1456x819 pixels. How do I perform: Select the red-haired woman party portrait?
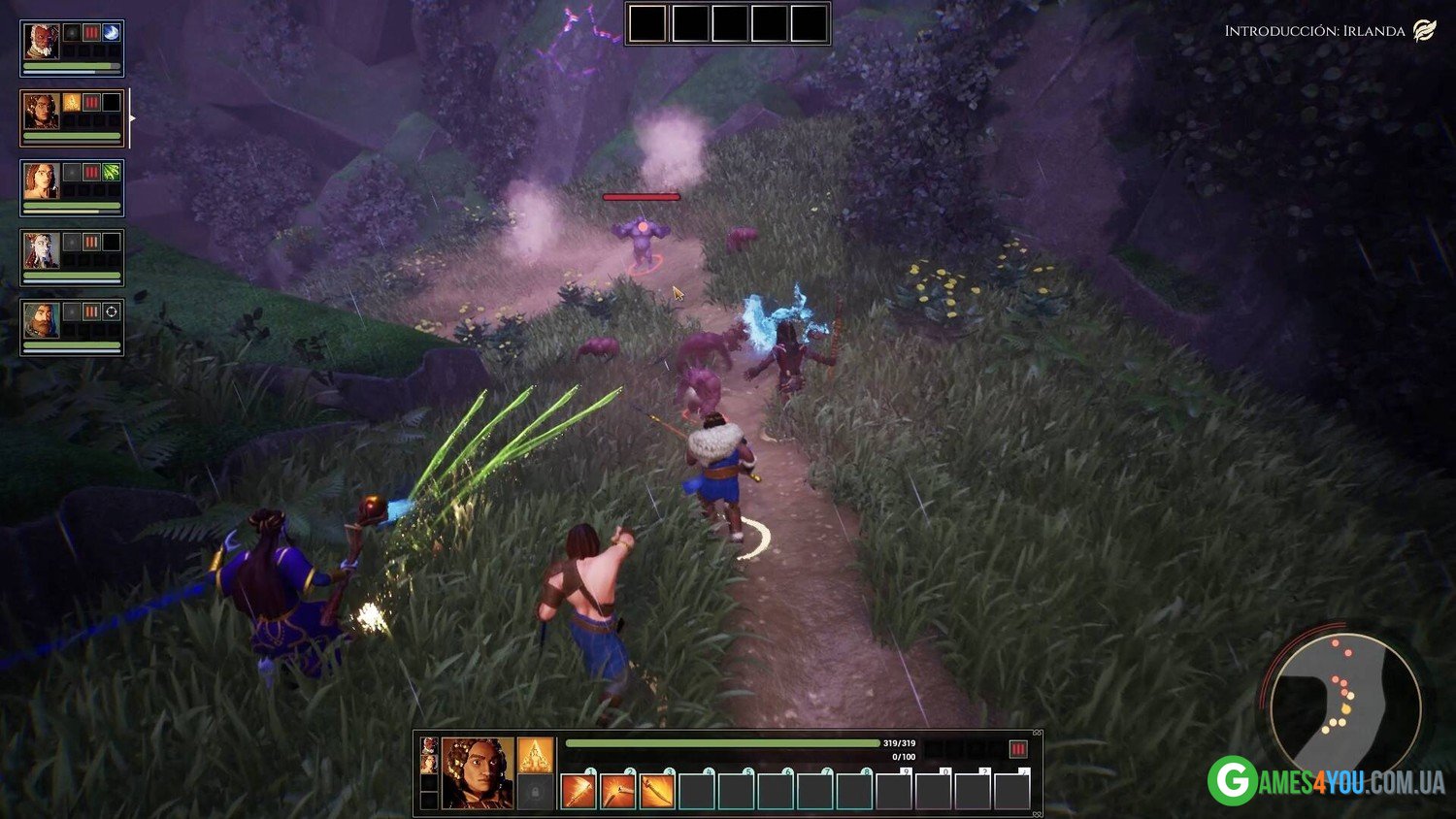[41, 180]
